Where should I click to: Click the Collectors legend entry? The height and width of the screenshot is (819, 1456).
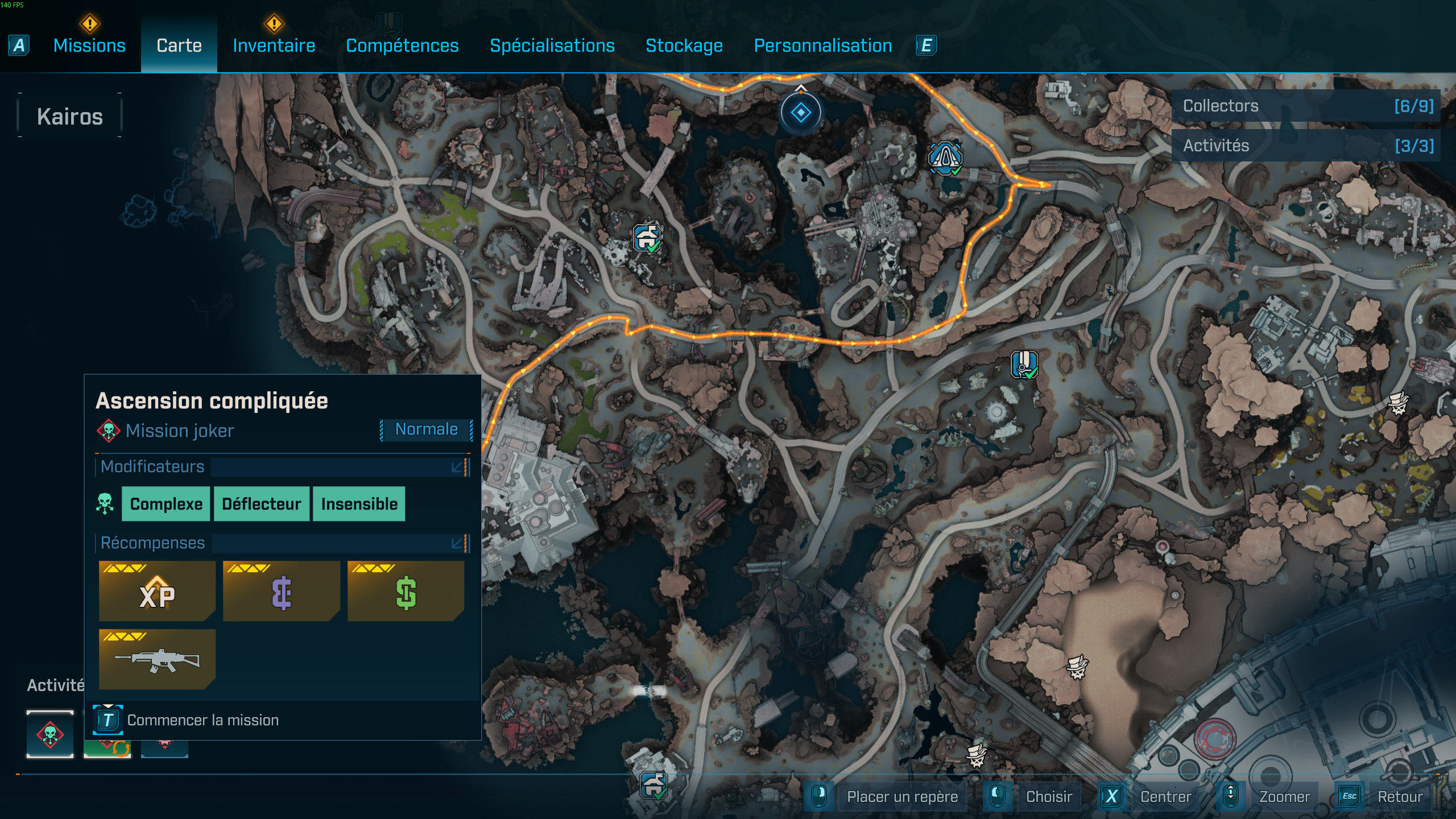point(1306,106)
